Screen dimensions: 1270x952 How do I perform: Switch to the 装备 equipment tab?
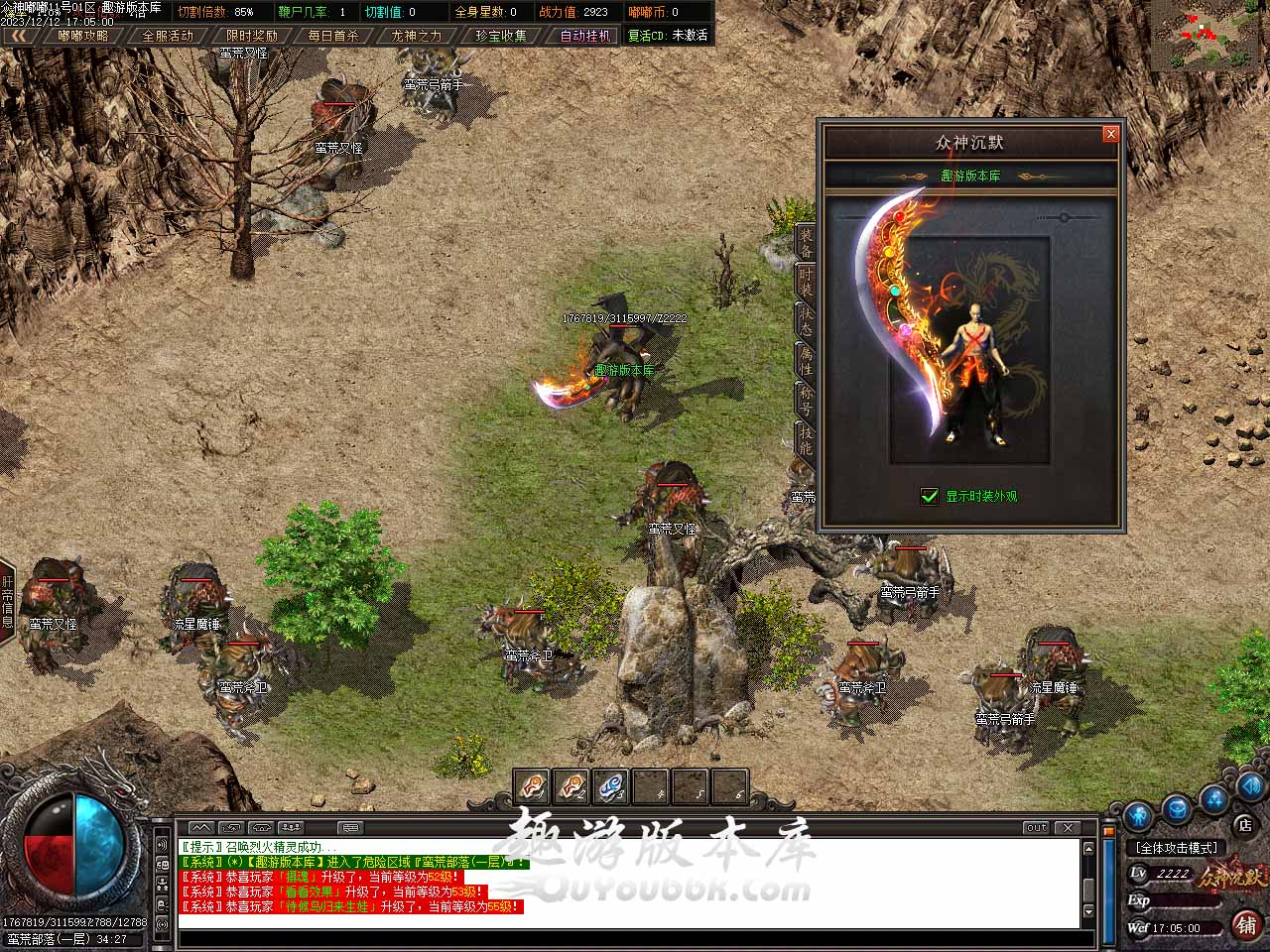pyautogui.click(x=806, y=244)
